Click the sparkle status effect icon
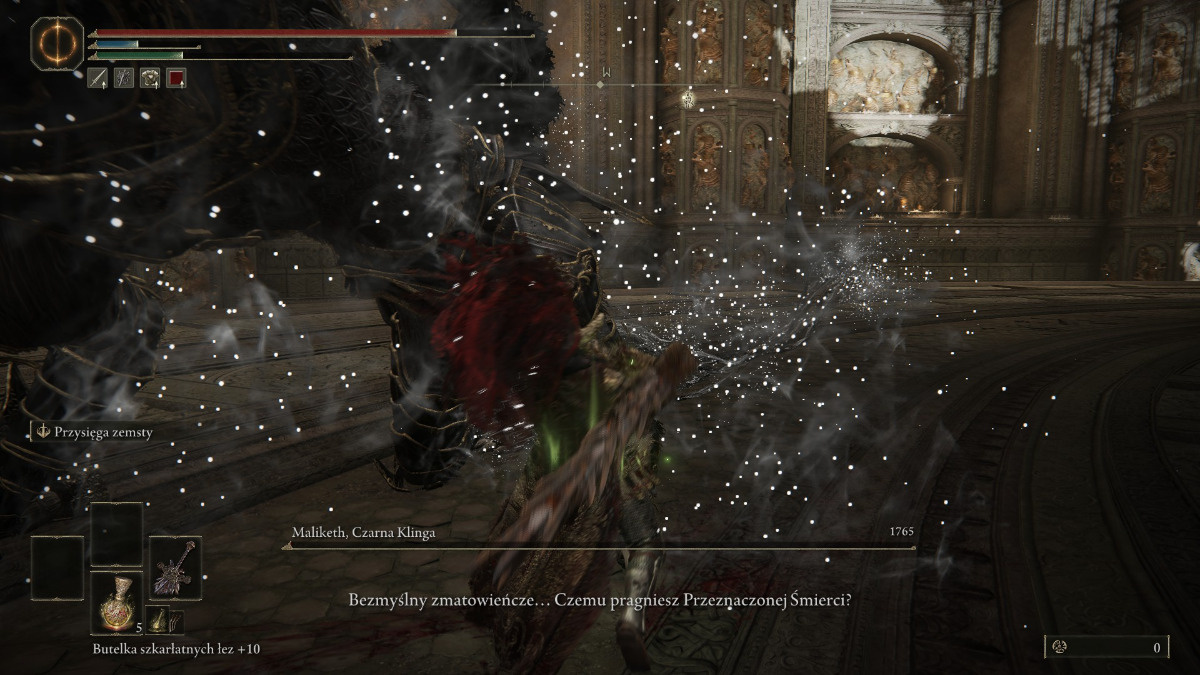This screenshot has height=675, width=1200. 124,77
